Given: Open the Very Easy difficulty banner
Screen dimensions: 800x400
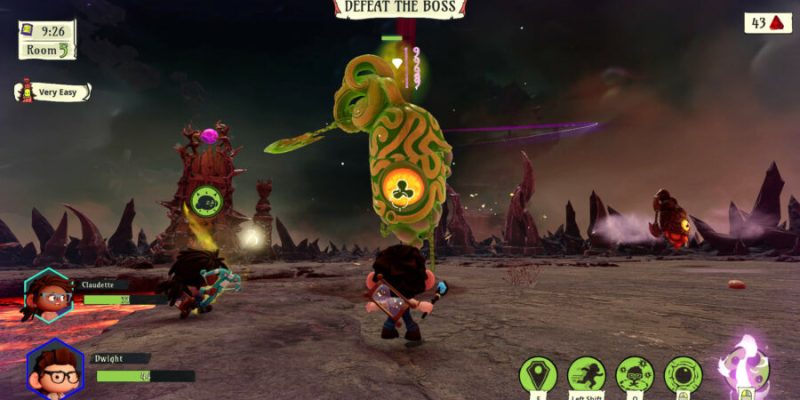Looking at the screenshot, I should (54, 92).
